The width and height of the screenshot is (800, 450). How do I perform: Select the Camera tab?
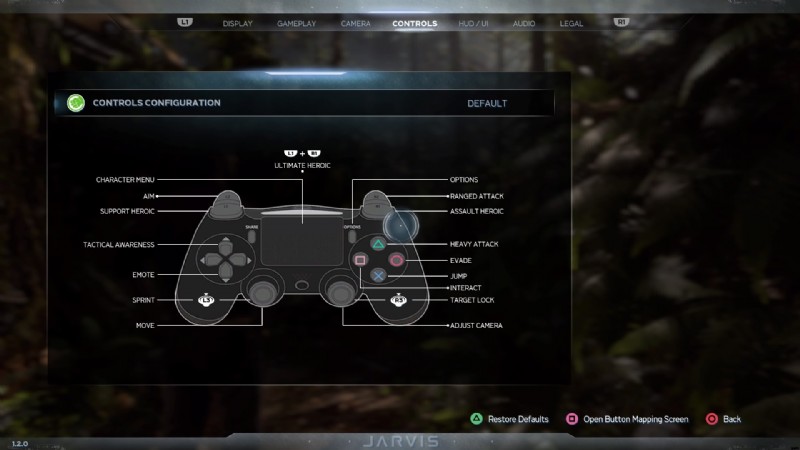pyautogui.click(x=355, y=22)
